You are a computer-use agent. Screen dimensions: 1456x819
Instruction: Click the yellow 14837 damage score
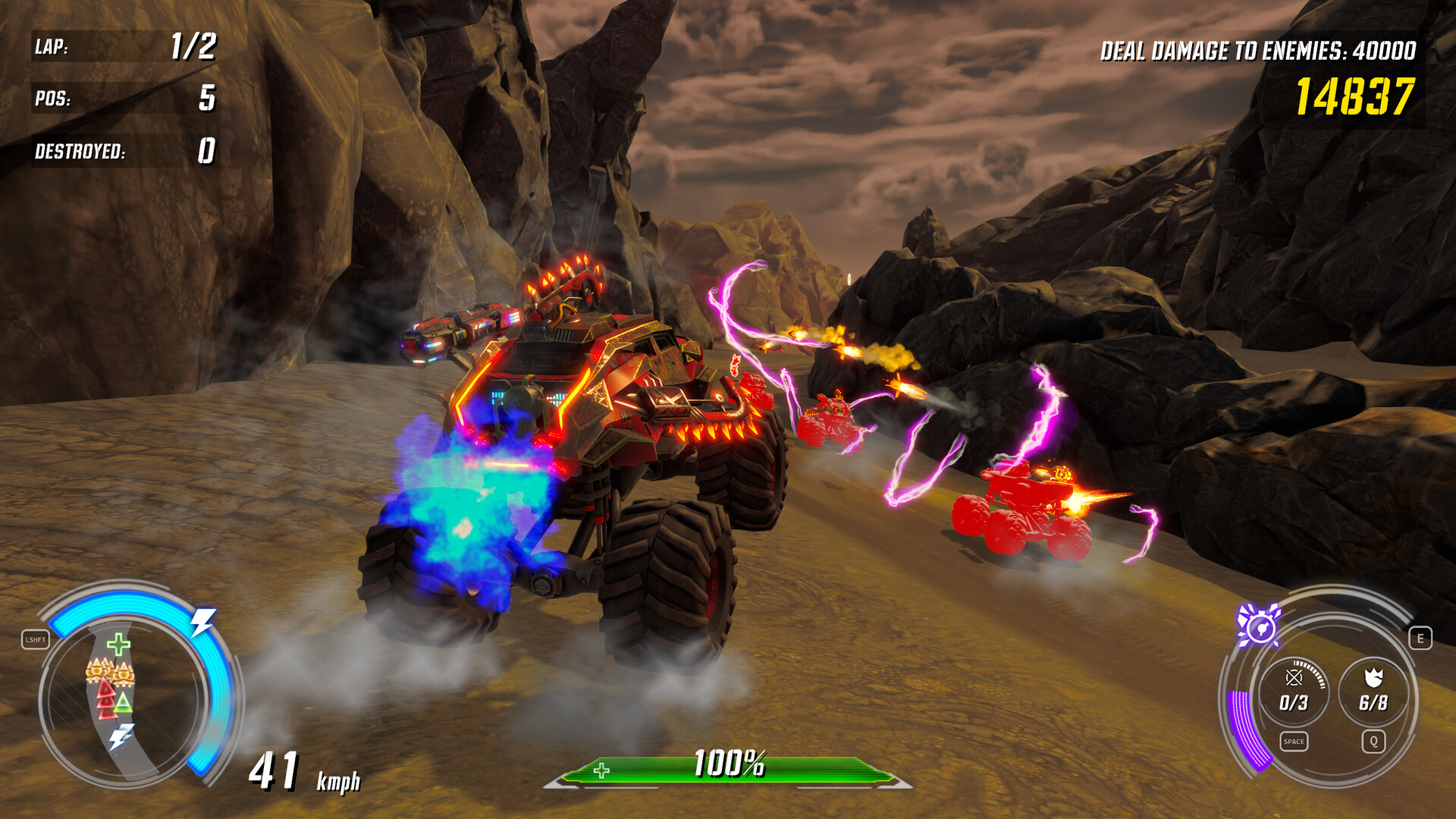pyautogui.click(x=1357, y=95)
